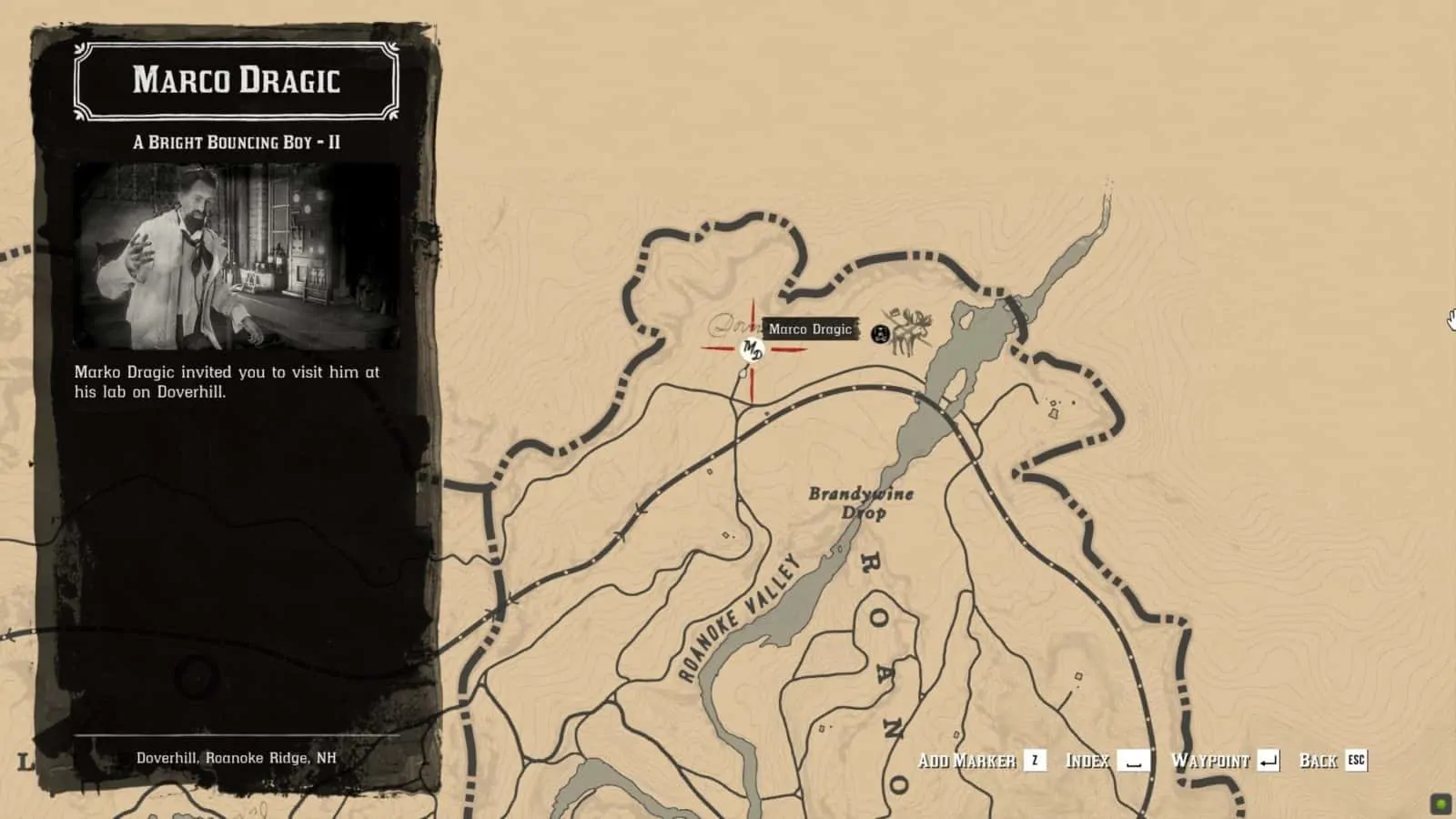Click Add Marker
Screen dimensions: 1456x819
(969, 761)
